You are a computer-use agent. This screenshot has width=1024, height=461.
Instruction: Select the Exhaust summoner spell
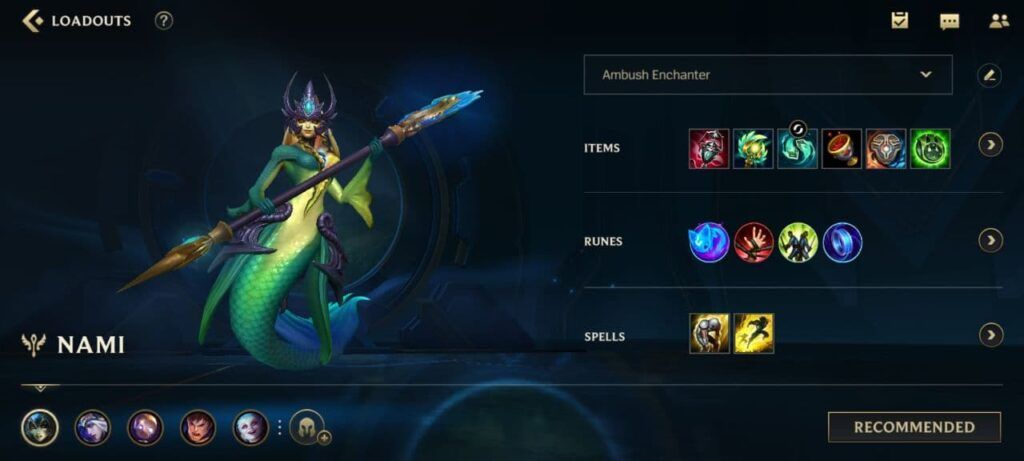pos(708,334)
